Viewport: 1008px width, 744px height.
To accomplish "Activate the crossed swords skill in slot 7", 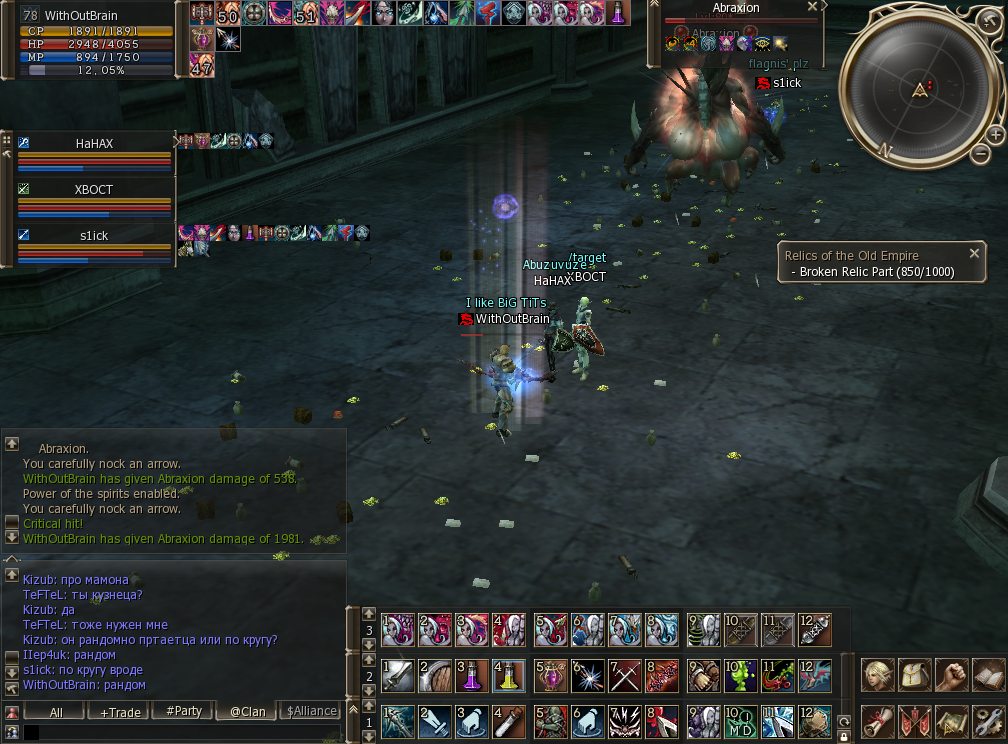I will tap(624, 674).
